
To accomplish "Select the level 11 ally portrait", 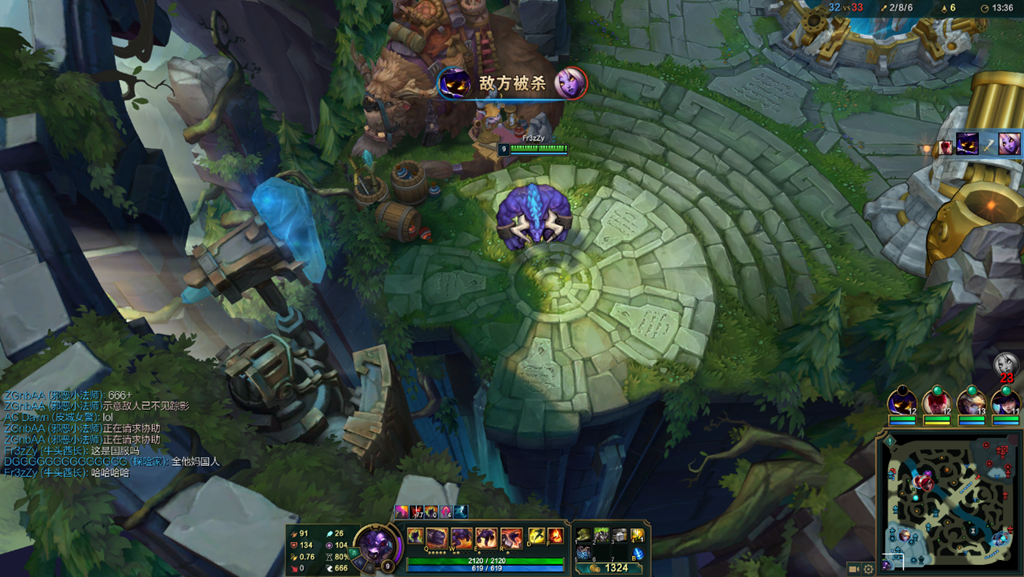I will (x=1005, y=403).
